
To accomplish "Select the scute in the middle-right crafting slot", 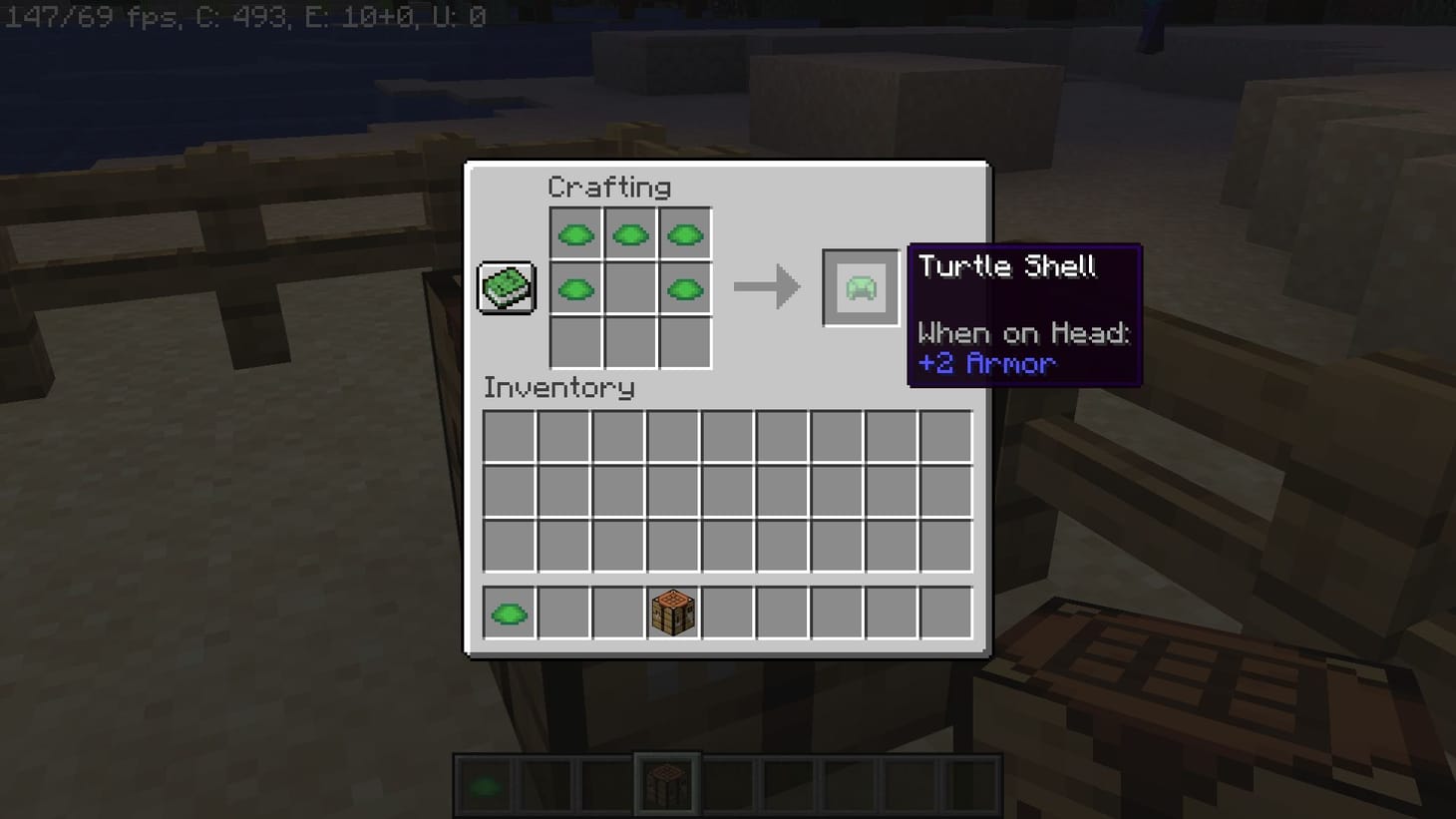I will coord(685,288).
